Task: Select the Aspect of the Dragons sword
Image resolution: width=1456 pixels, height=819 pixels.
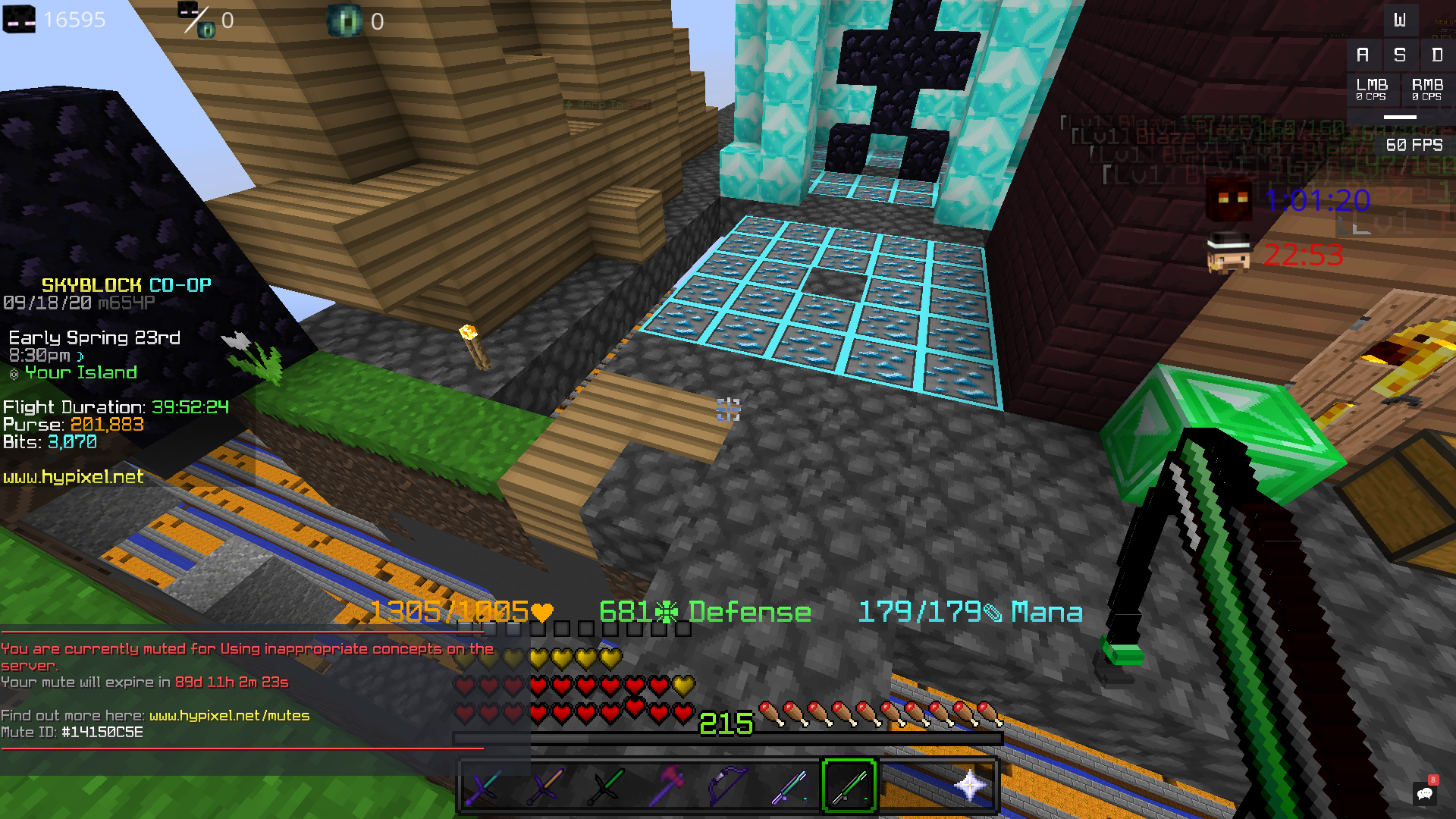Action: coord(485,787)
